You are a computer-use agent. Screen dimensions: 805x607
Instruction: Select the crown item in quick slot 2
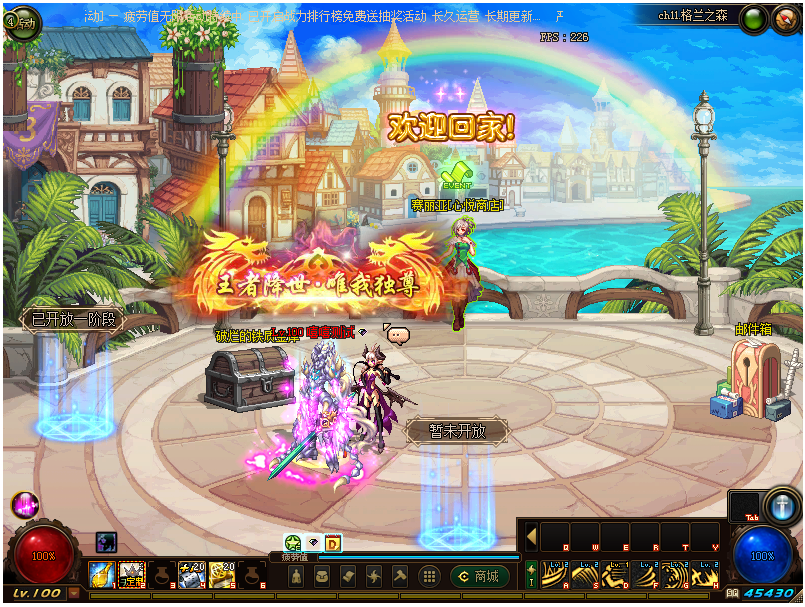click(x=132, y=574)
